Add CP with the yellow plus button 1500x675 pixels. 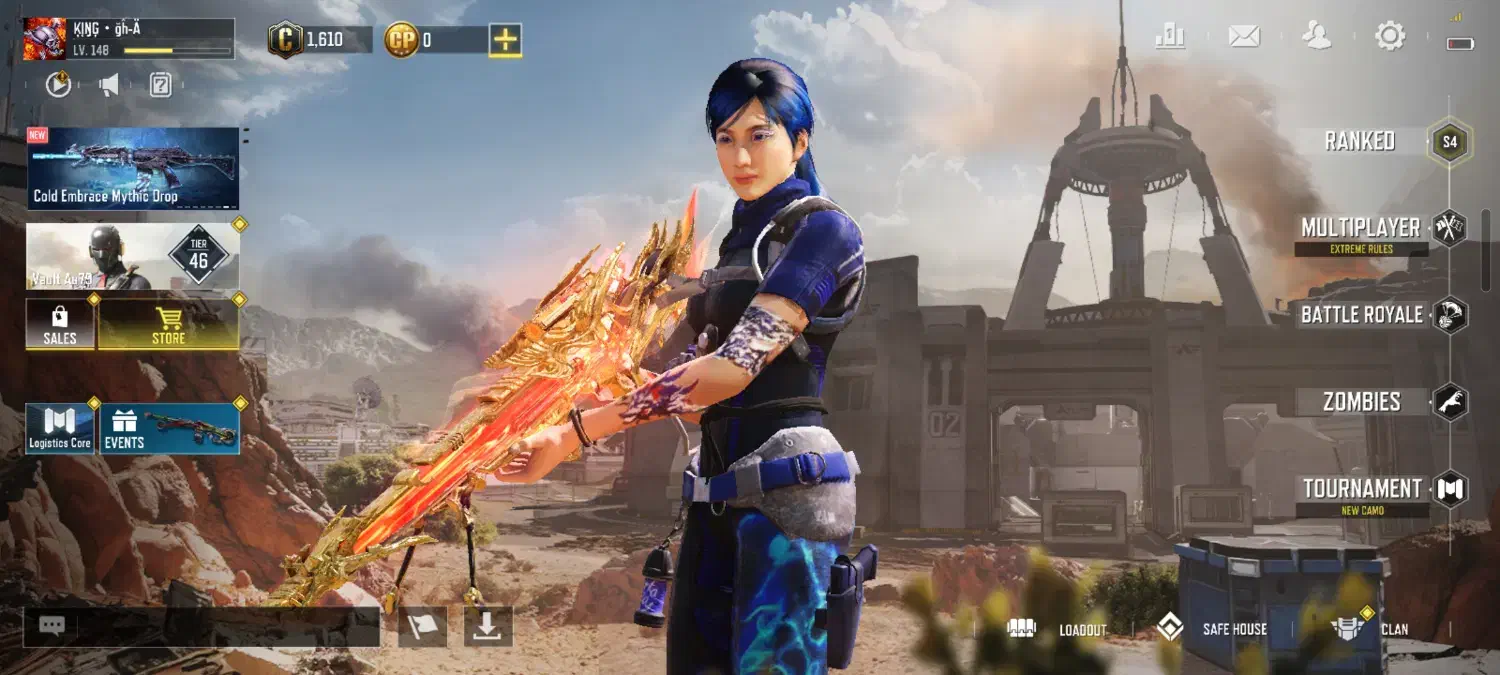tap(505, 40)
